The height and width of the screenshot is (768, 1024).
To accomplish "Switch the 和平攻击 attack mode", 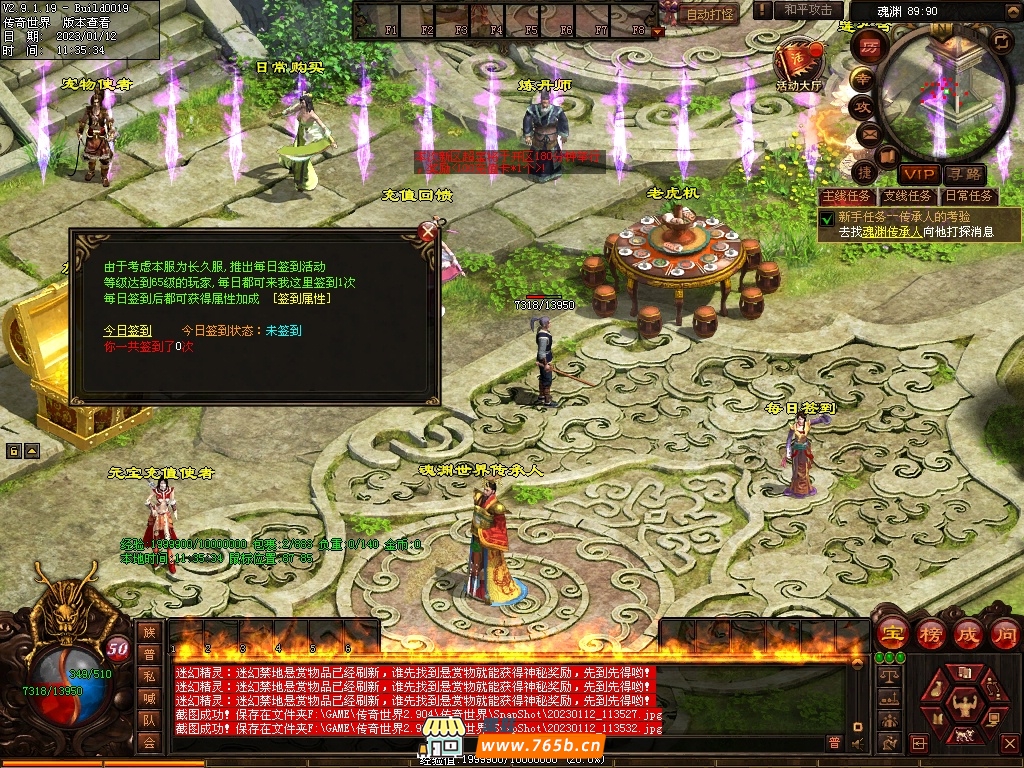I will point(807,10).
